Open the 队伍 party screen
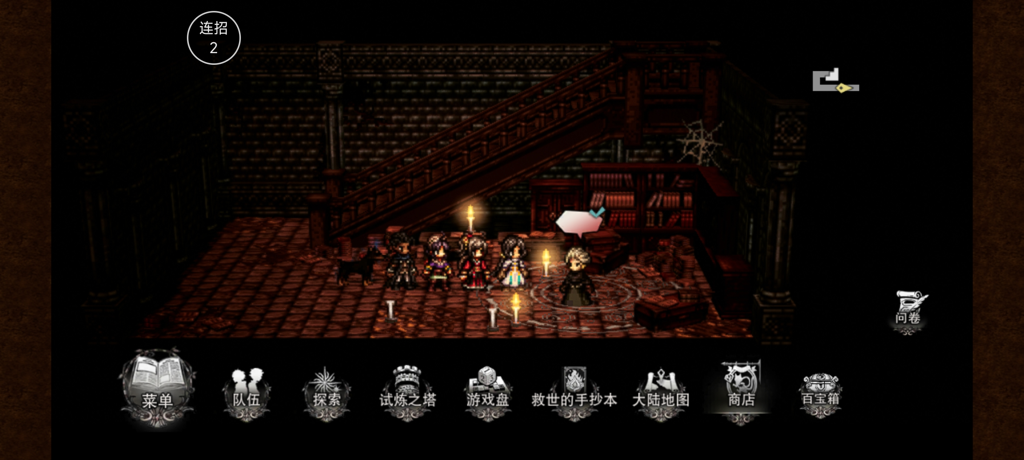Image resolution: width=1024 pixels, height=460 pixels. point(246,392)
